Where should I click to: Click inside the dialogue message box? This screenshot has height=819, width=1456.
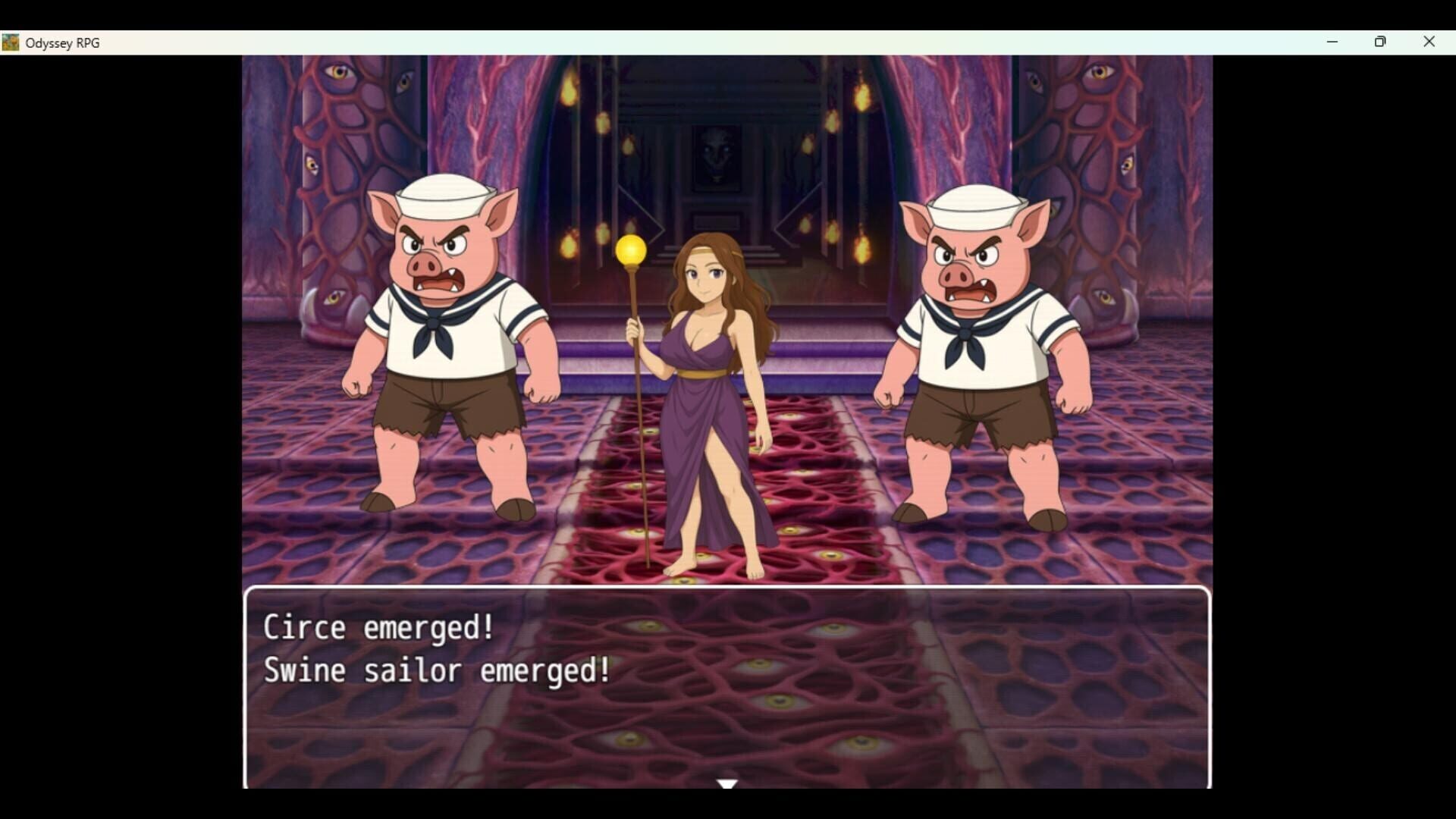tap(726, 720)
